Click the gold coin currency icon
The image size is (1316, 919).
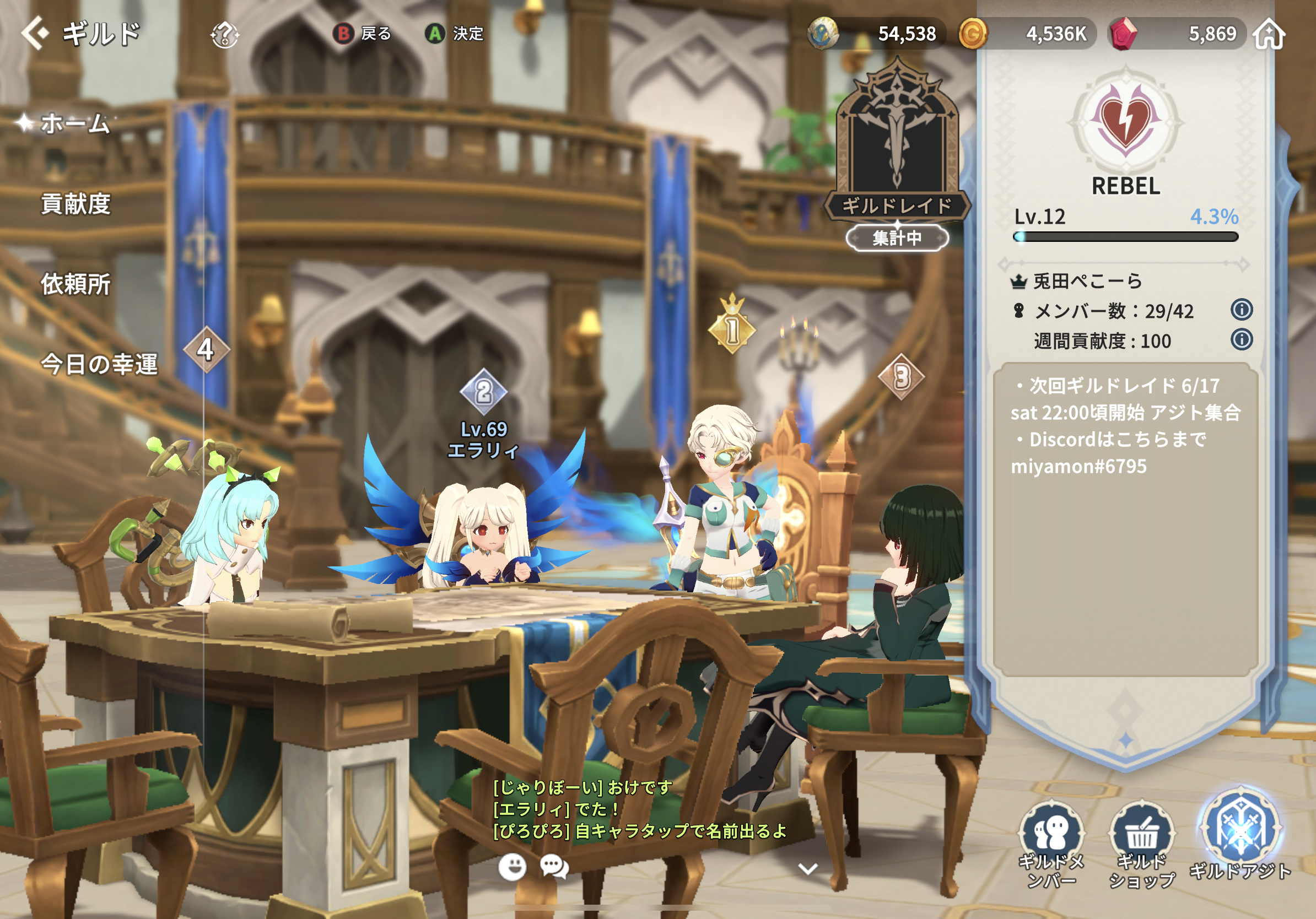973,34
